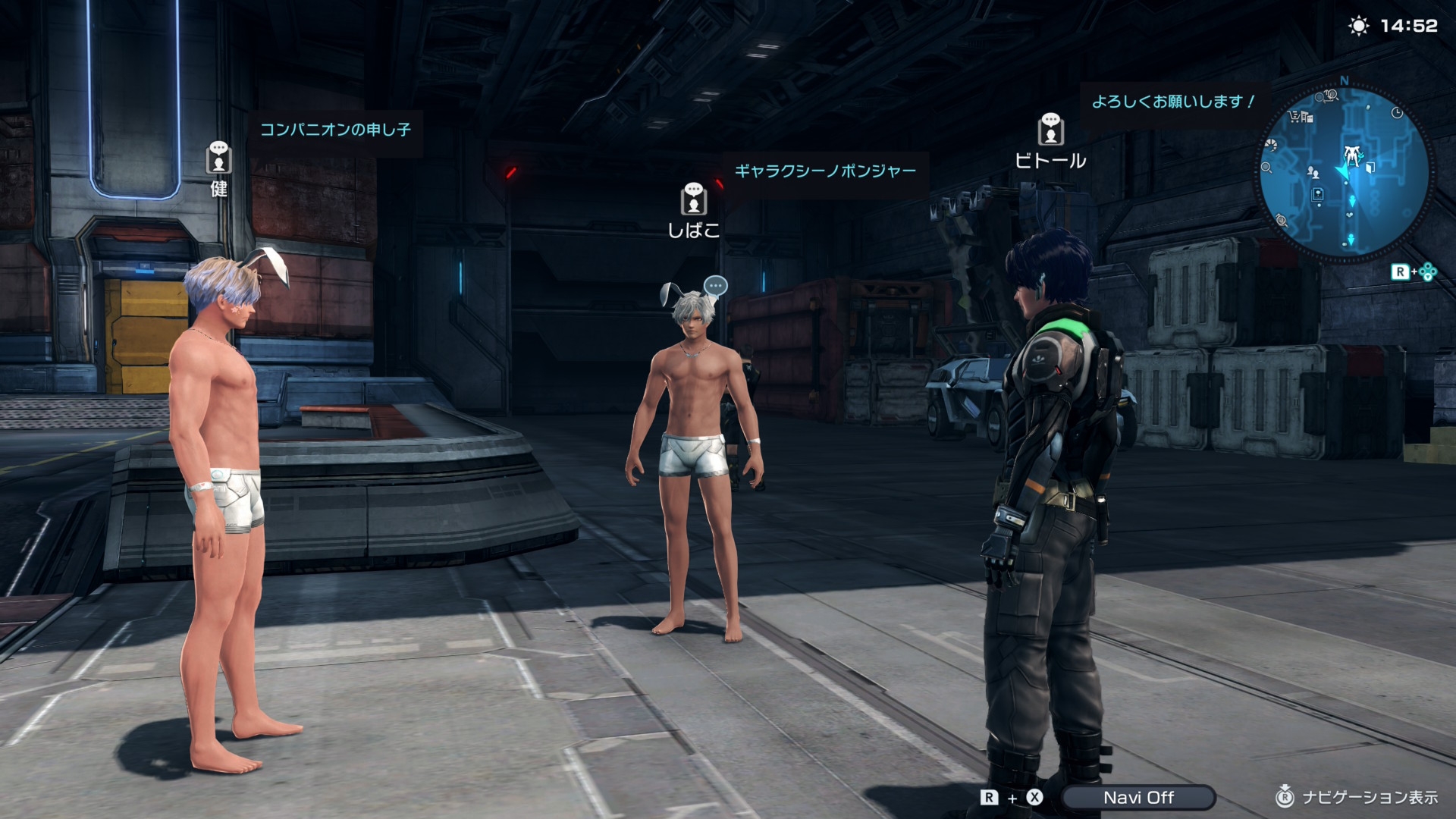Click the shrimp-shaped marker on minimap

(1272, 145)
